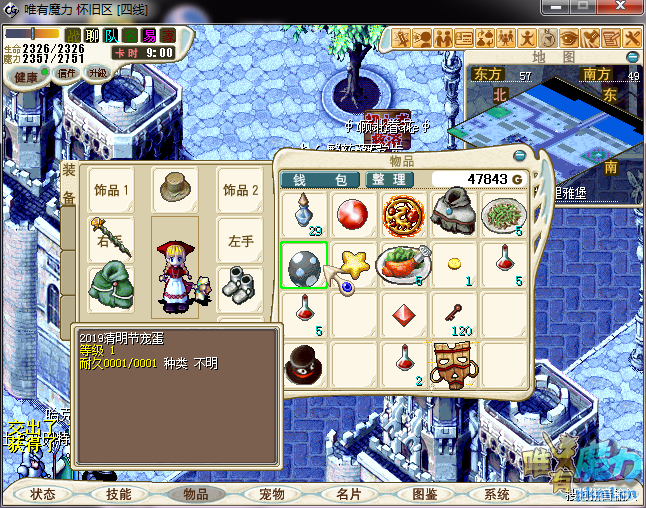The image size is (646, 508).
Task: Select the key item stack of 120
Action: click(x=454, y=315)
